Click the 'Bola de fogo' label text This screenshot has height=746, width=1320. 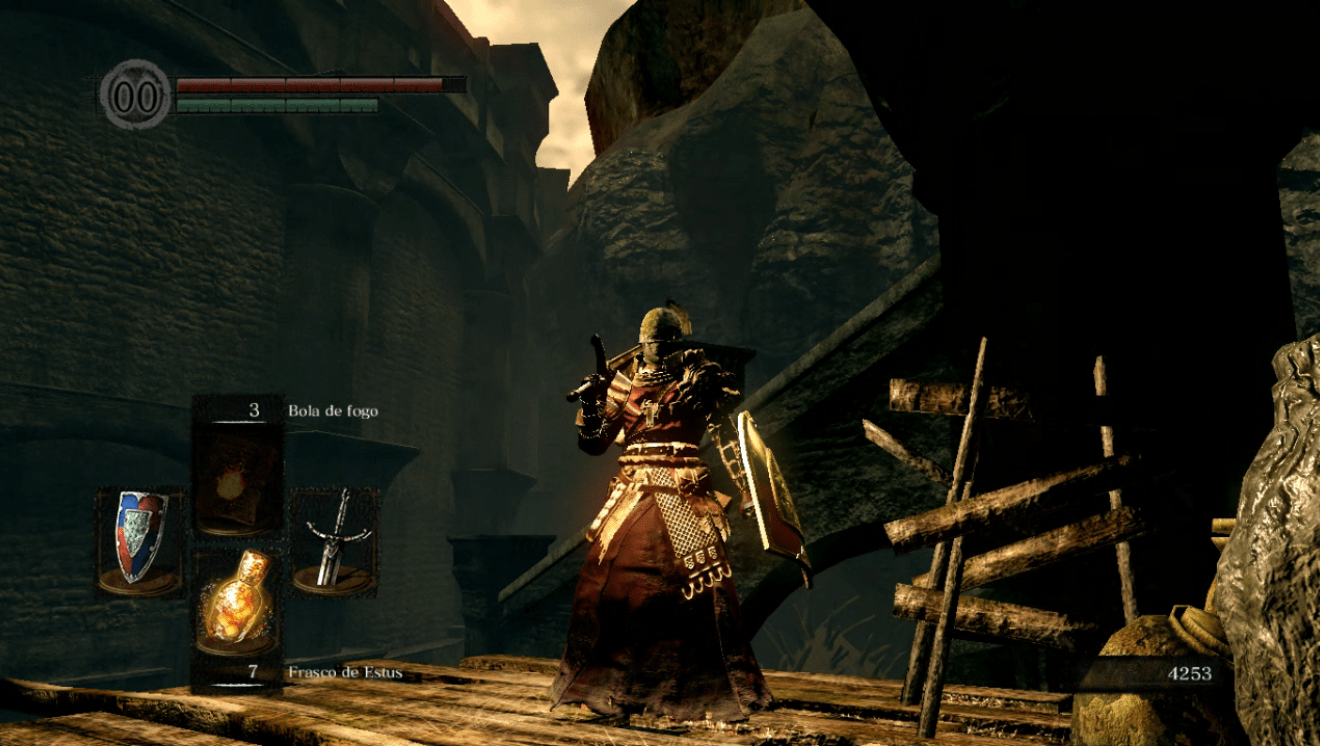(335, 409)
